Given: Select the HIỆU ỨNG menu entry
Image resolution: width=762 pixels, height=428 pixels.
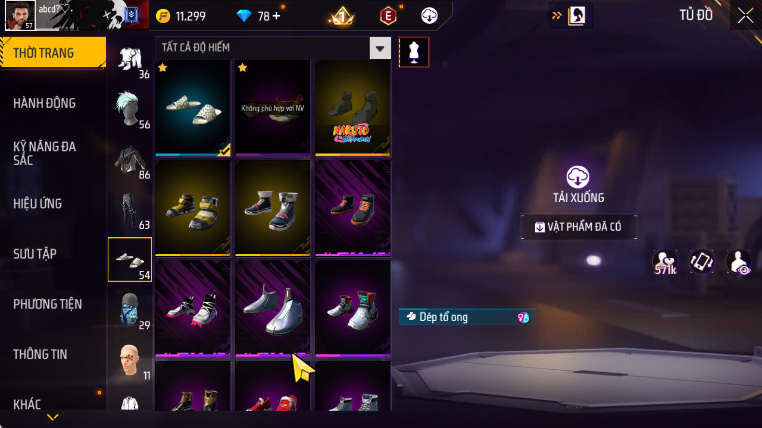Looking at the screenshot, I should [x=38, y=203].
